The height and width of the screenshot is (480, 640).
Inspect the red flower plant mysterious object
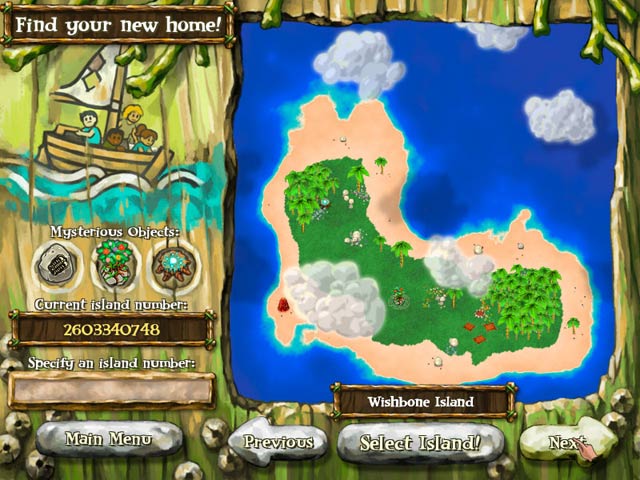point(112,264)
